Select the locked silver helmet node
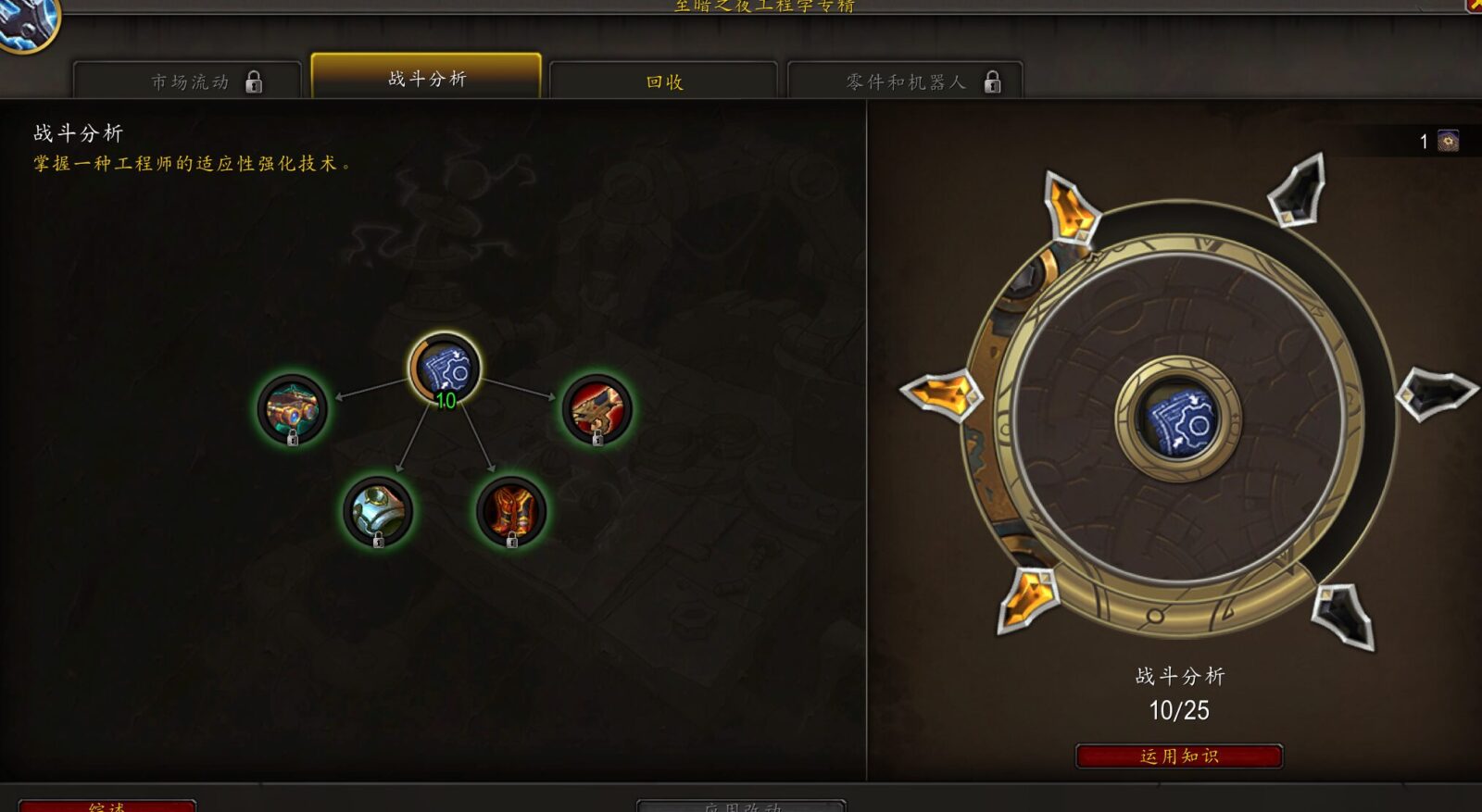This screenshot has height=812, width=1482. [x=378, y=510]
